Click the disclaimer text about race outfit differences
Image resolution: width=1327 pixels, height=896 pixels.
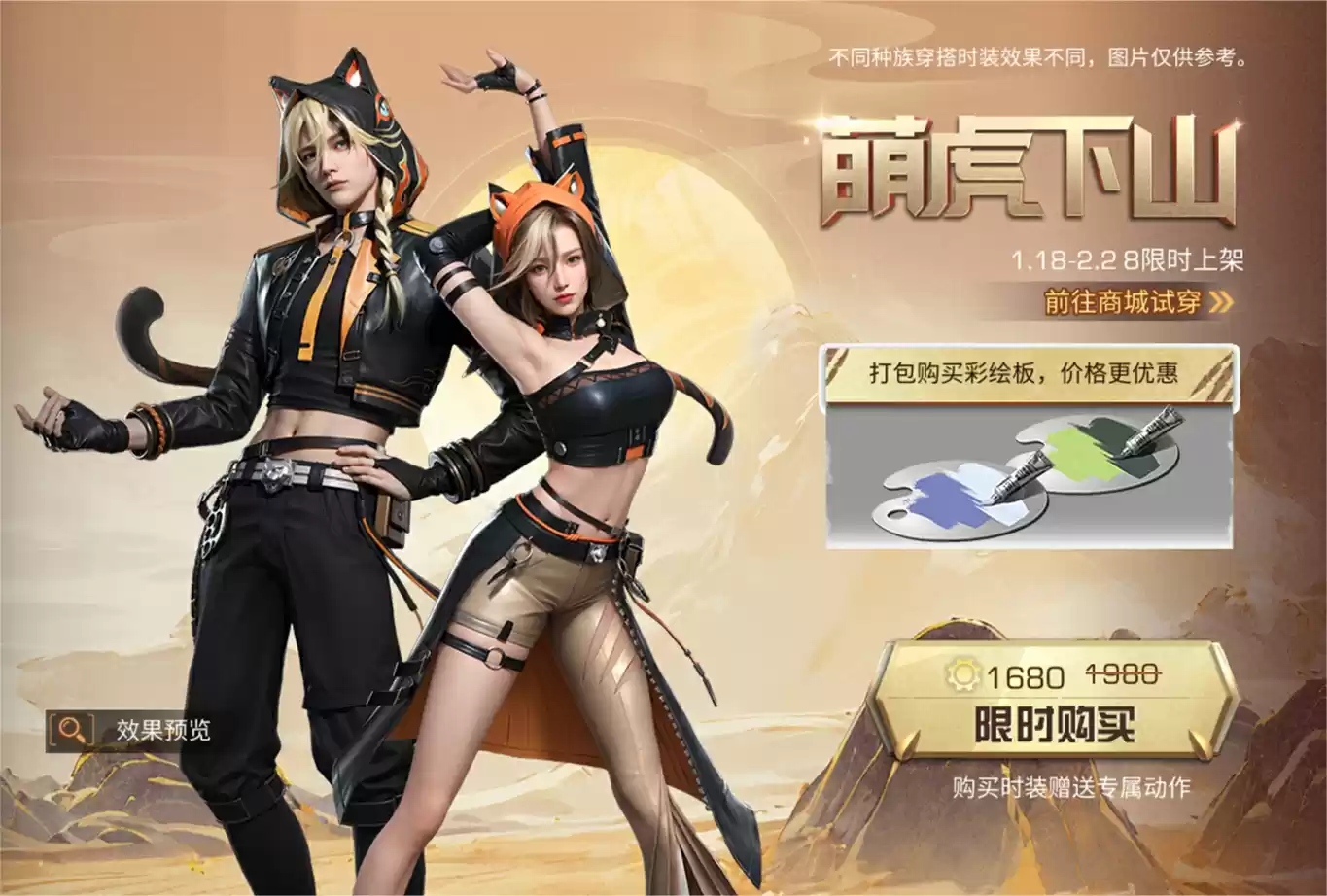[x=1038, y=59]
